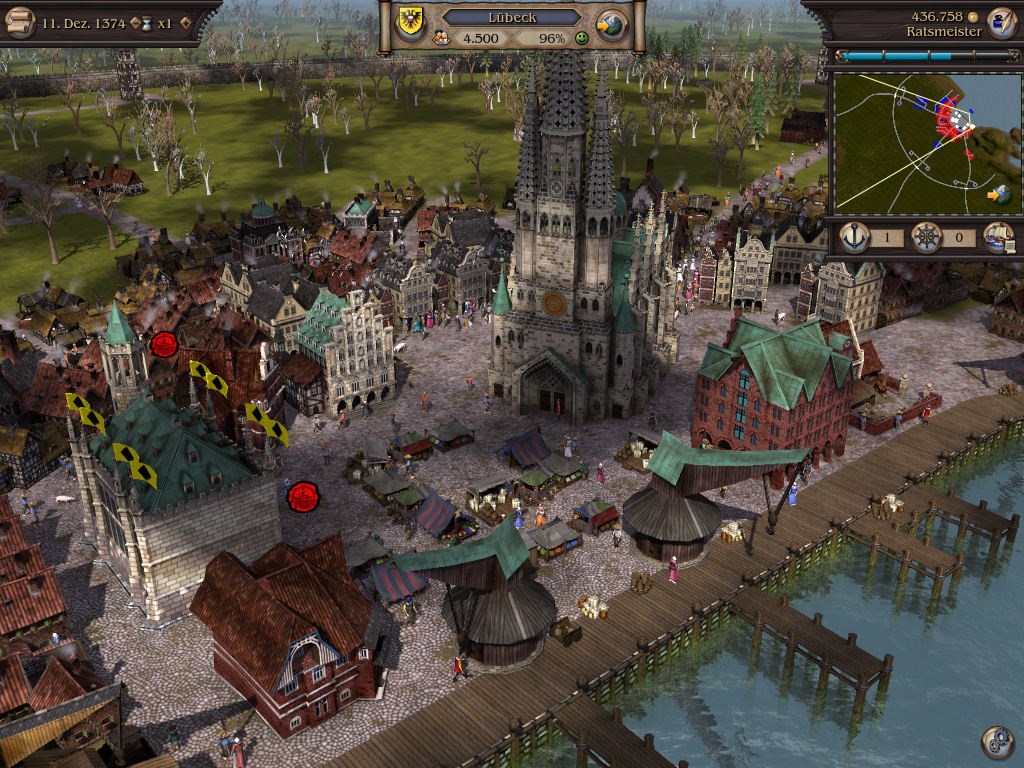The height and width of the screenshot is (768, 1024).
Task: Open the sea map from the town panel globe
Action: tap(611, 25)
